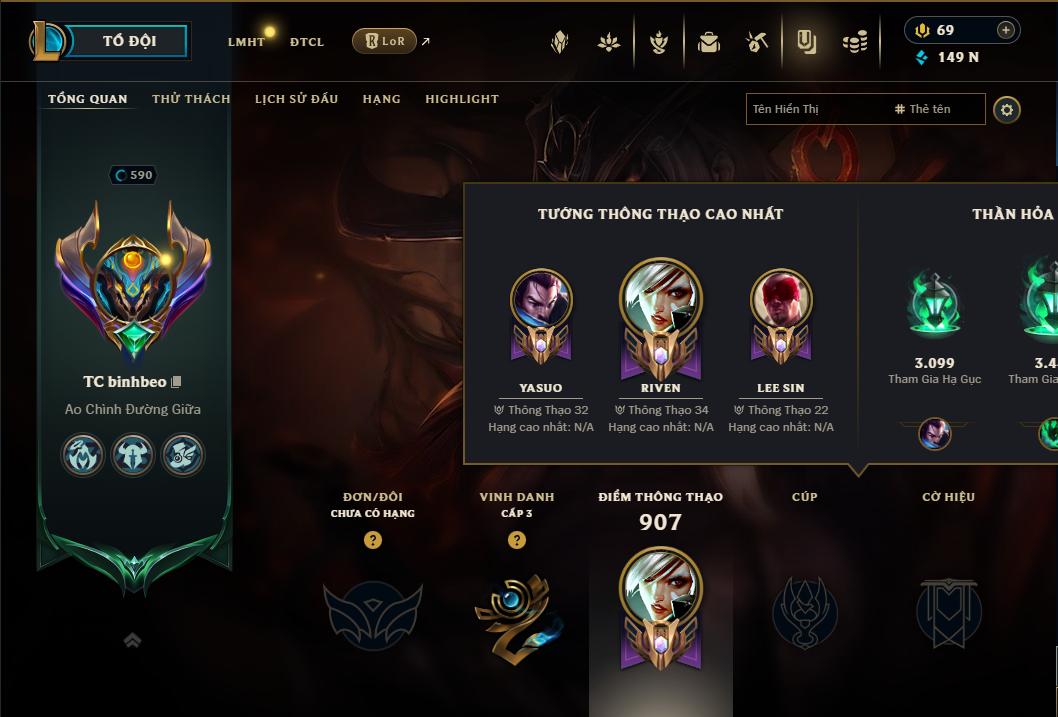This screenshot has width=1058, height=717.
Task: Copy the TC binhbeo summoner name
Action: point(176,382)
